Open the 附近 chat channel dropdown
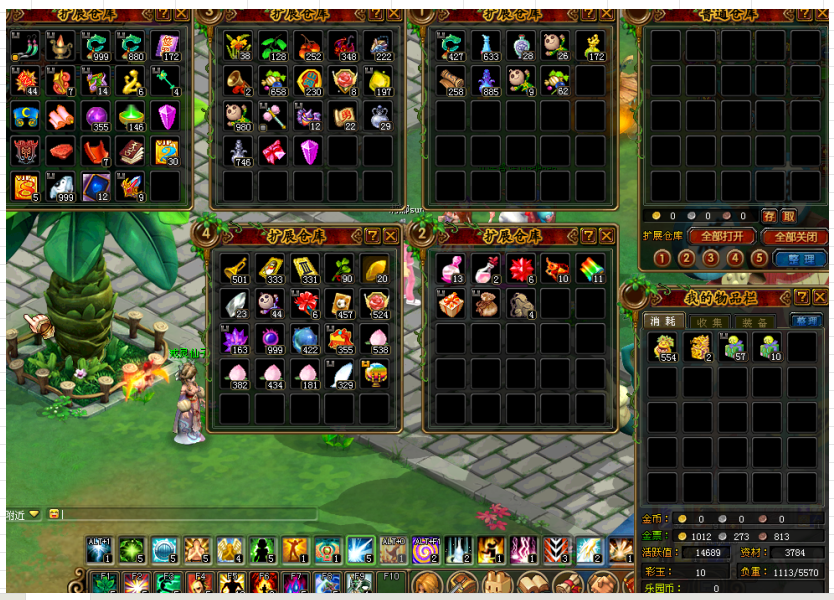This screenshot has width=834, height=600. [34, 514]
